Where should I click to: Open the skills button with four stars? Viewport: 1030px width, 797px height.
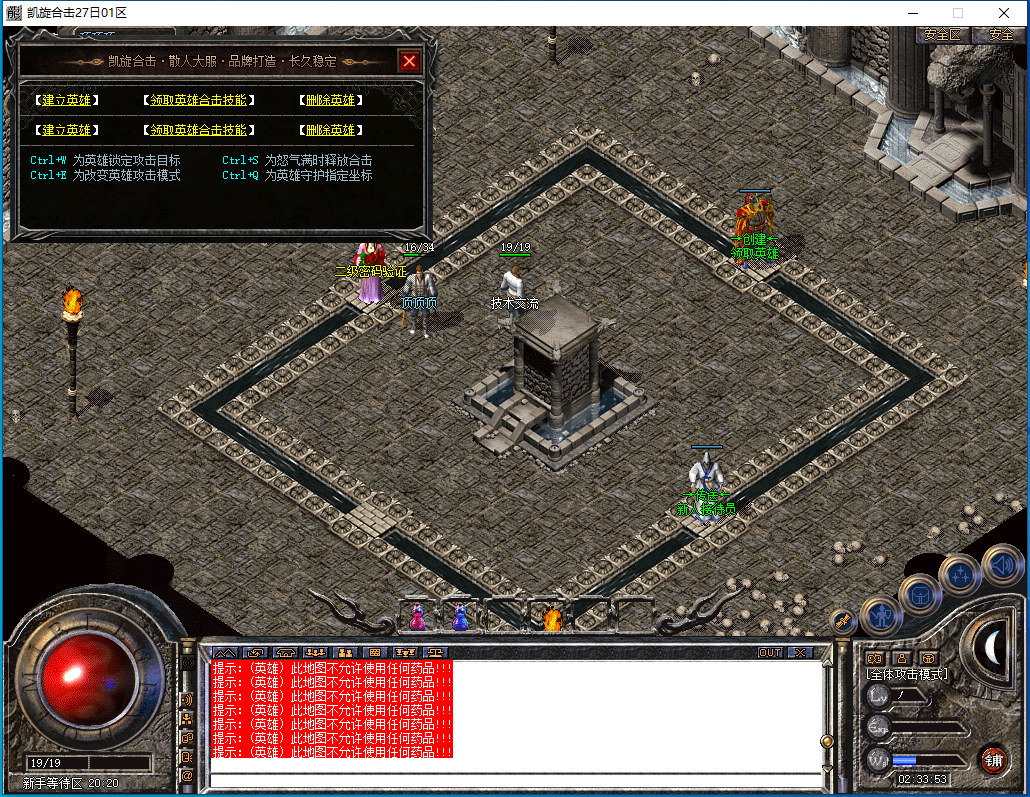click(960, 575)
